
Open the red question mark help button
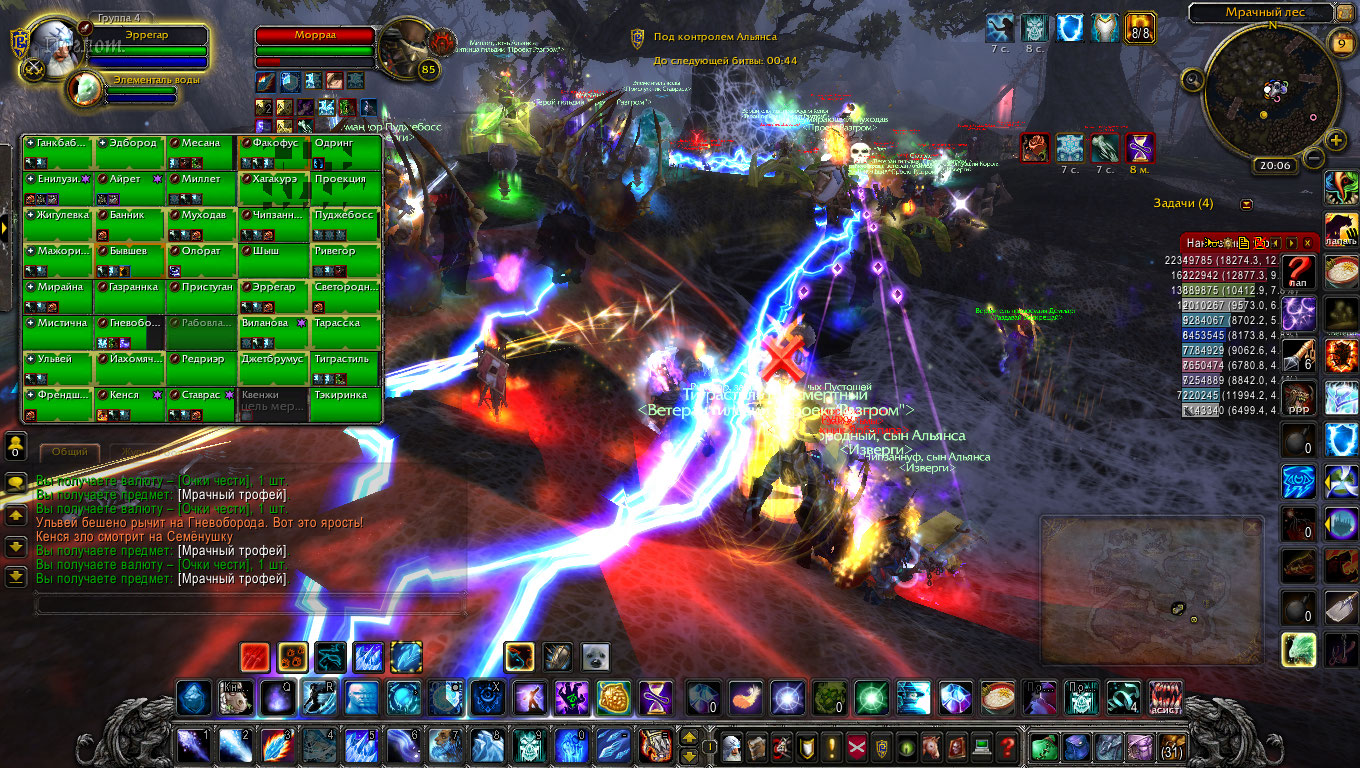1008,746
